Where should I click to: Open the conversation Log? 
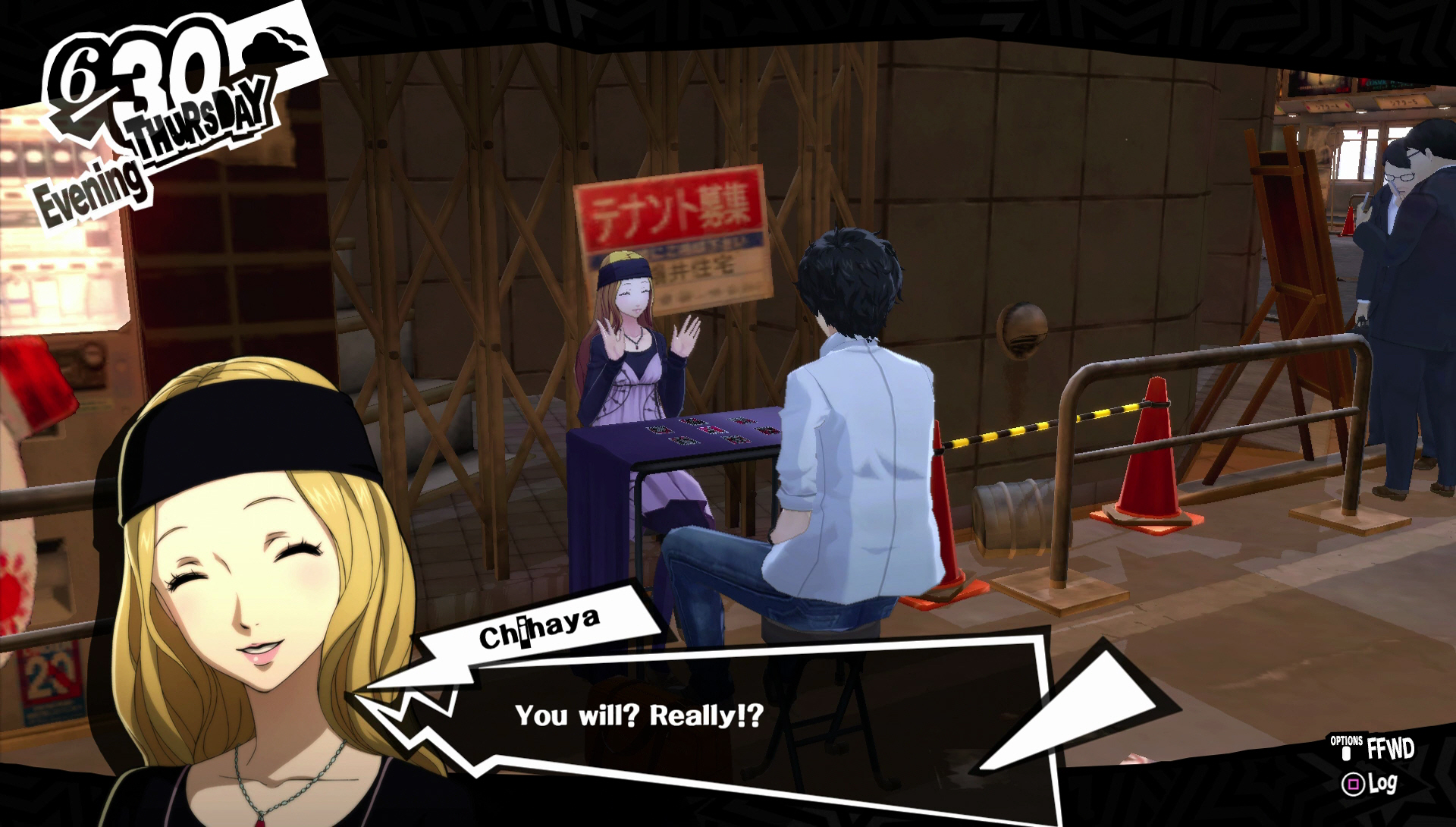[x=1370, y=785]
